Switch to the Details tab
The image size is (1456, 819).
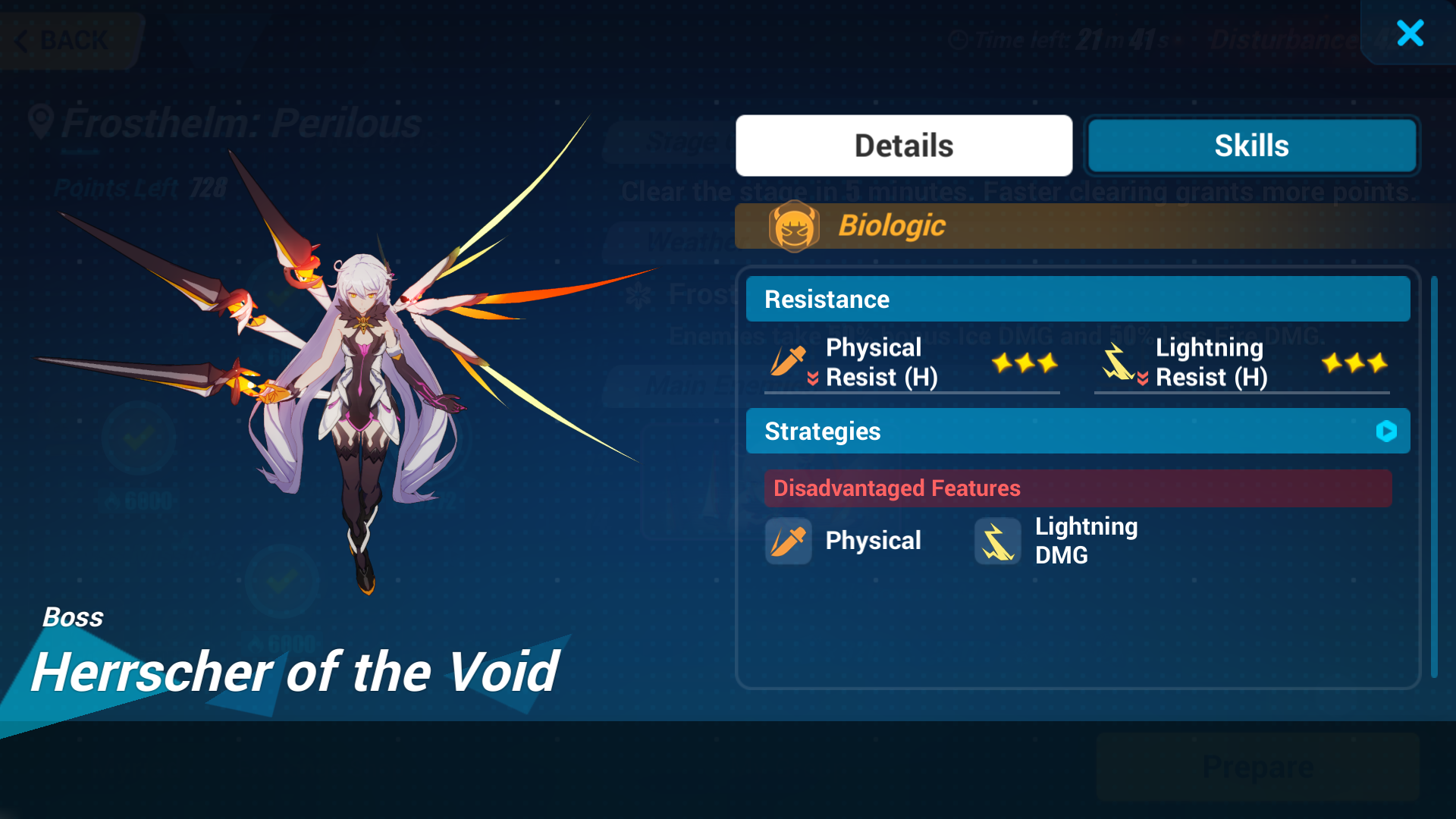tap(903, 145)
